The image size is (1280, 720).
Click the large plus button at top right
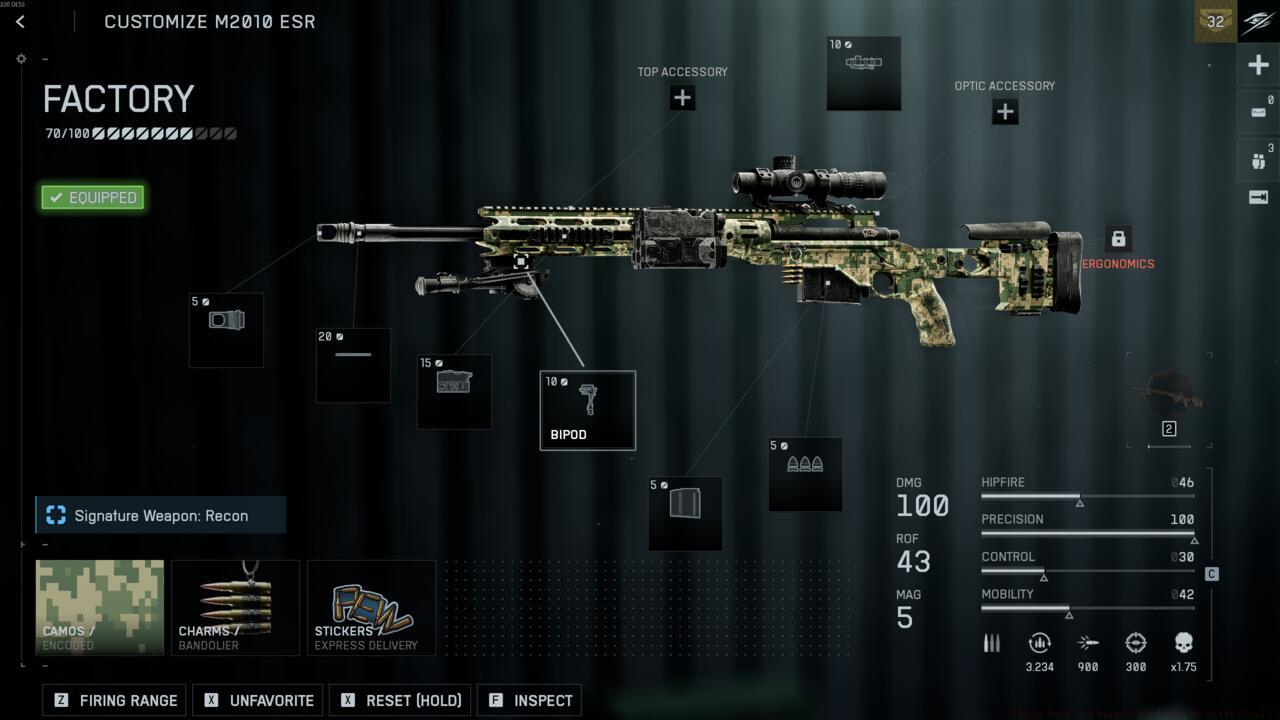(x=1258, y=66)
